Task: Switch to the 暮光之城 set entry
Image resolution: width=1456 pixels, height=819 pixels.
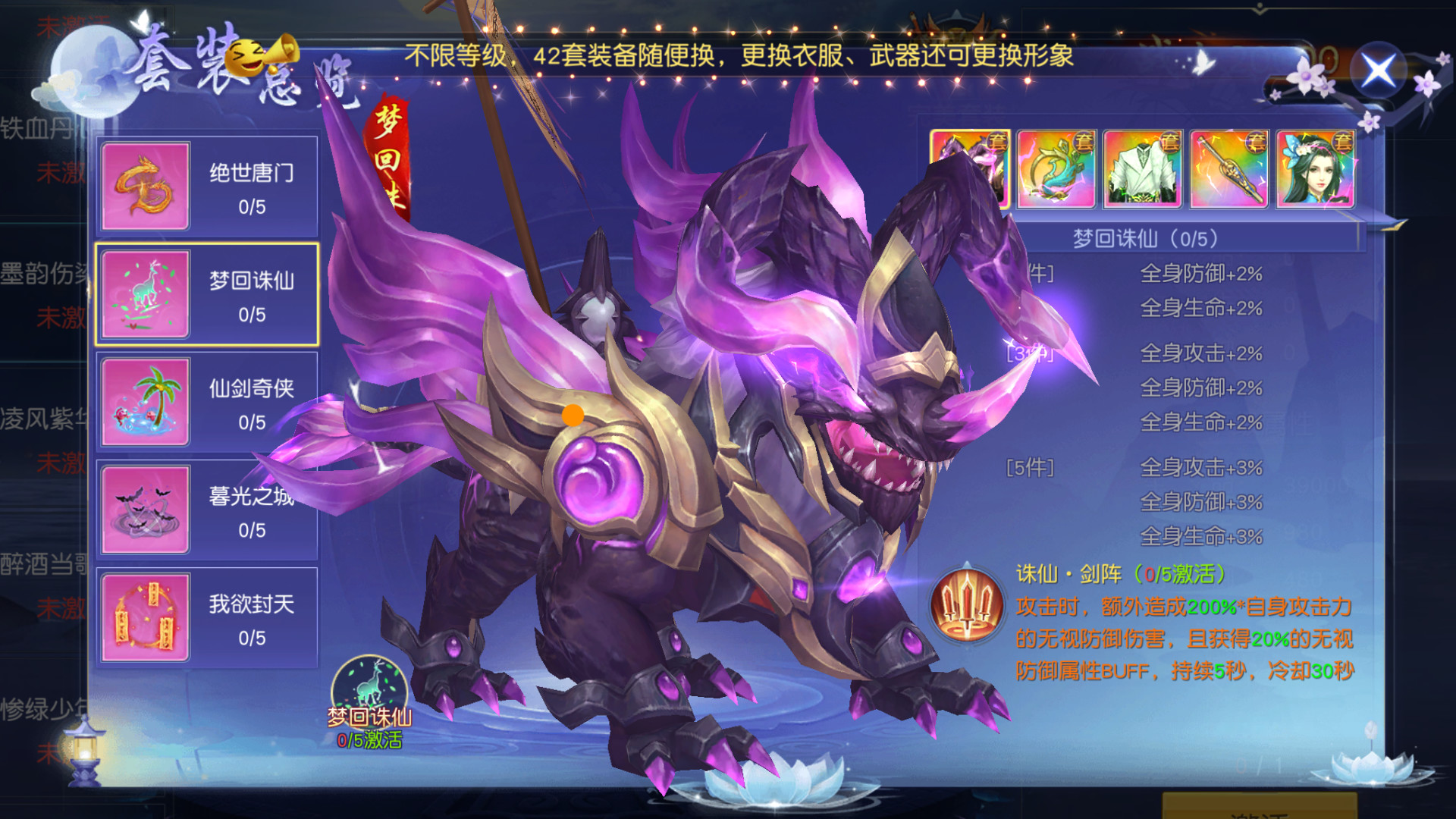Action: point(250,510)
